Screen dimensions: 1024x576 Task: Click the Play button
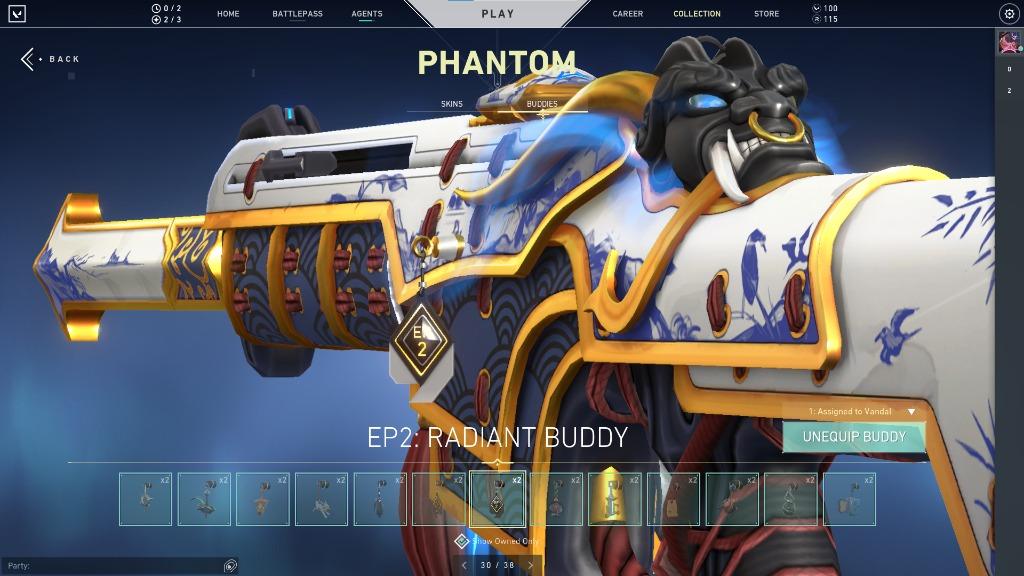coord(497,14)
